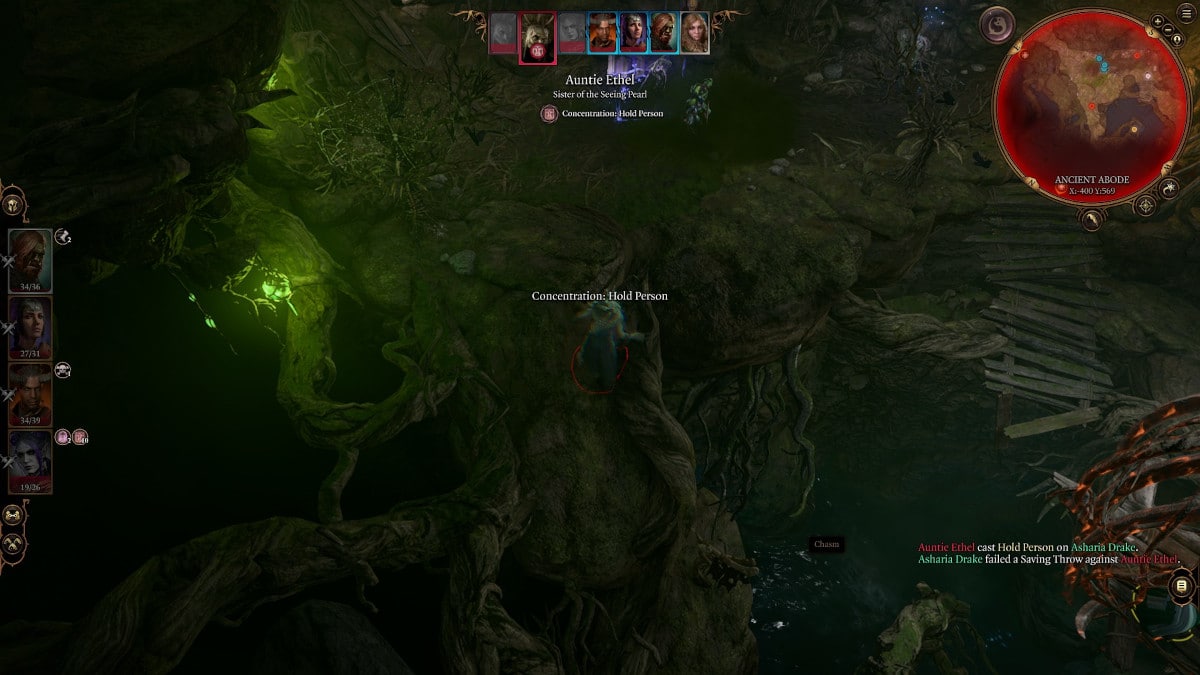This screenshot has width=1200, height=675.
Task: Click the helmet icon above party portraits
Action: tap(13, 204)
